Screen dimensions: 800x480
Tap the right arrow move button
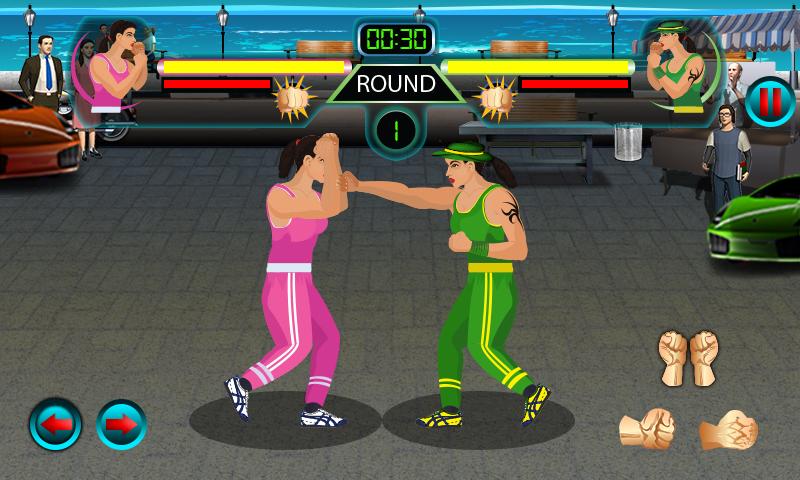point(120,424)
